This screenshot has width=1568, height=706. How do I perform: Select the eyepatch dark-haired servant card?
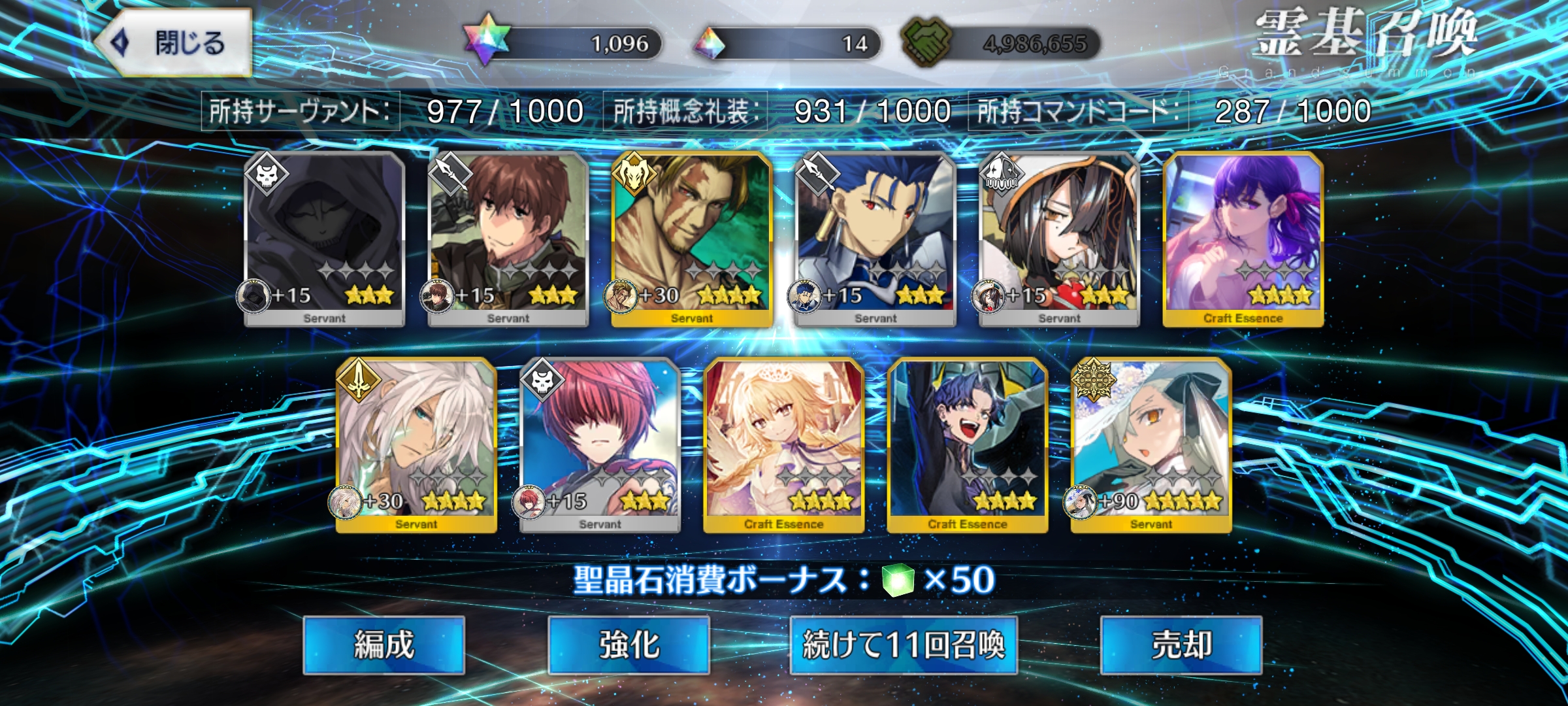coord(1059,239)
